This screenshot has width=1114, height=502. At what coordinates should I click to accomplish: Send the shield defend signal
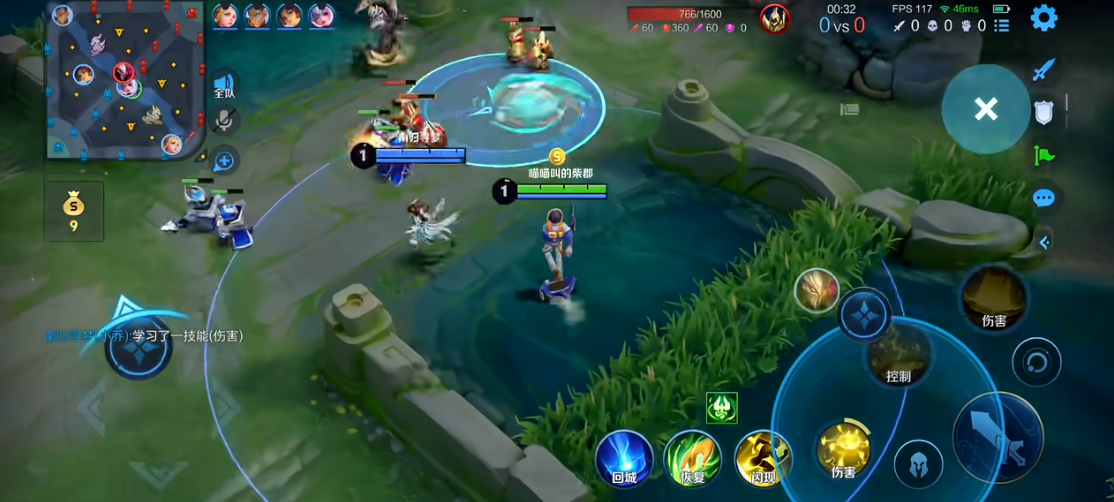[1044, 112]
